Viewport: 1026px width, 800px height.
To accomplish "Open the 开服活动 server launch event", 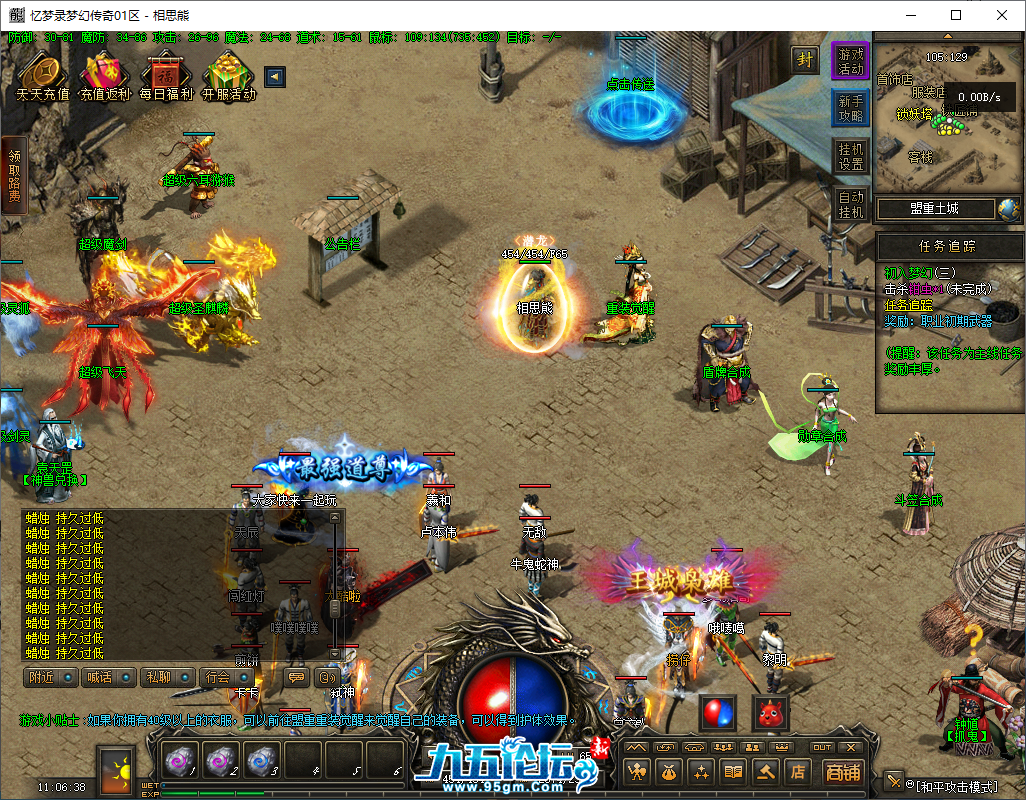I will coord(228,76).
